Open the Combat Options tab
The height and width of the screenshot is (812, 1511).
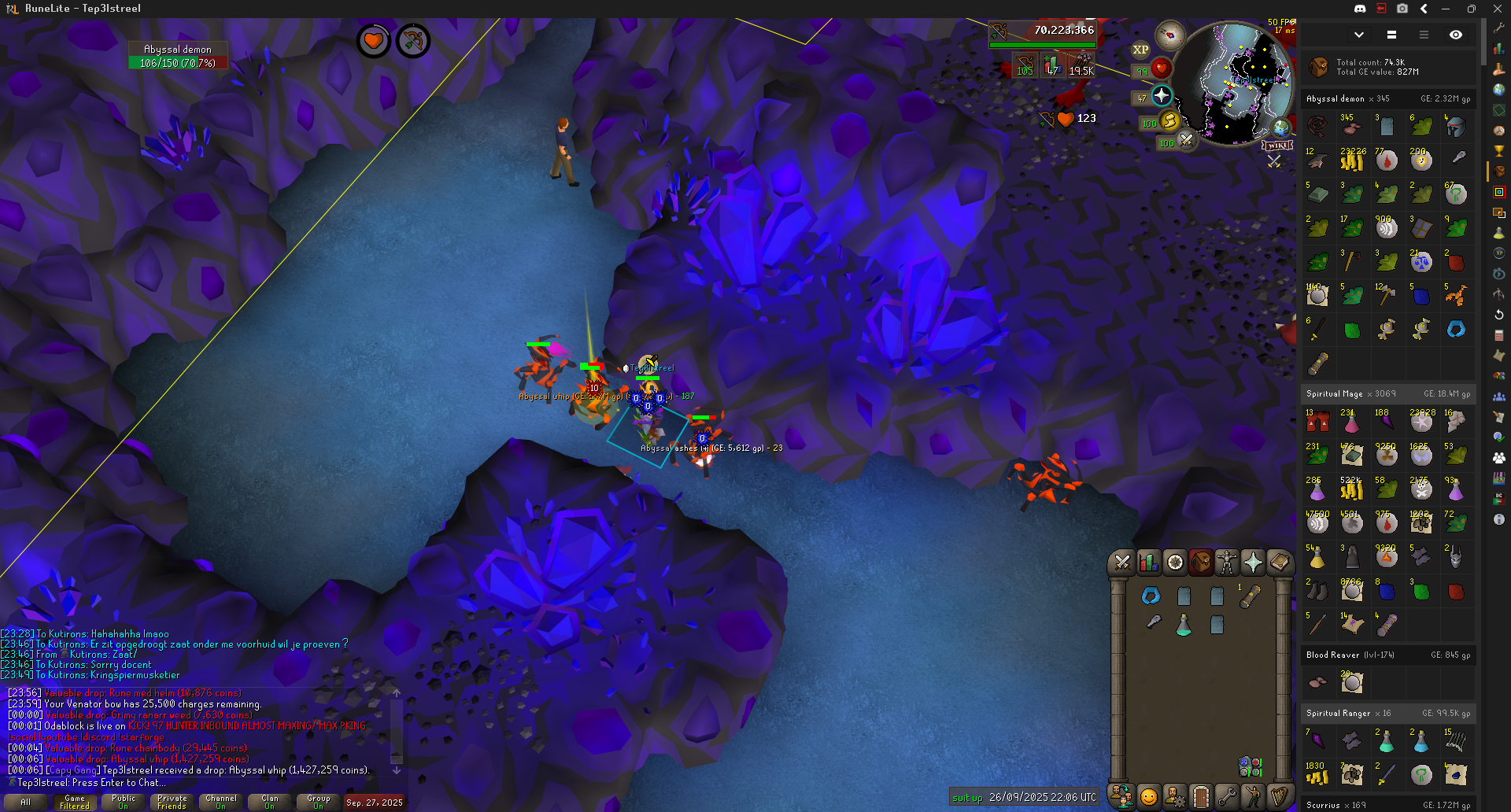coord(1122,562)
